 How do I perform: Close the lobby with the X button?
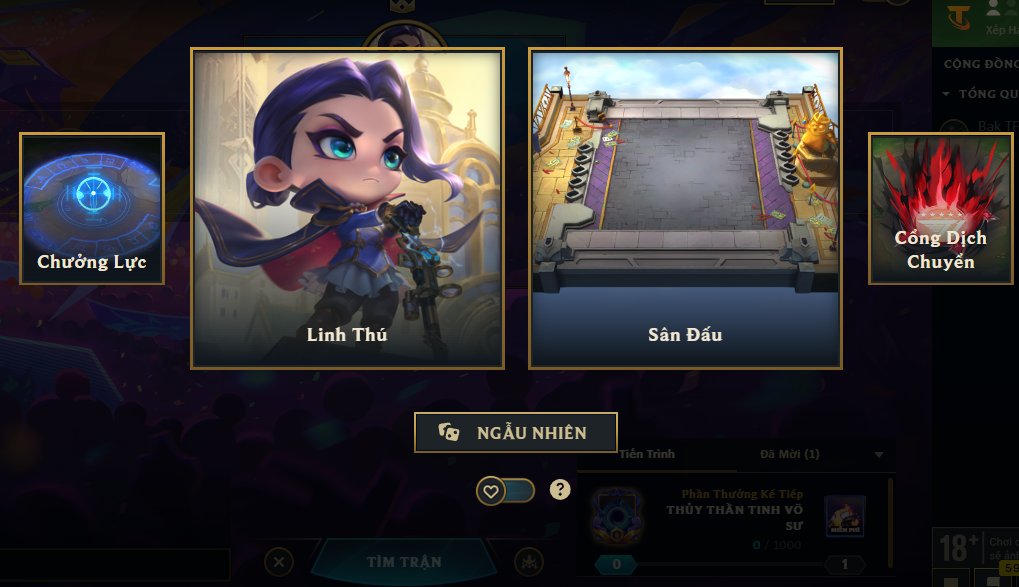tap(280, 562)
